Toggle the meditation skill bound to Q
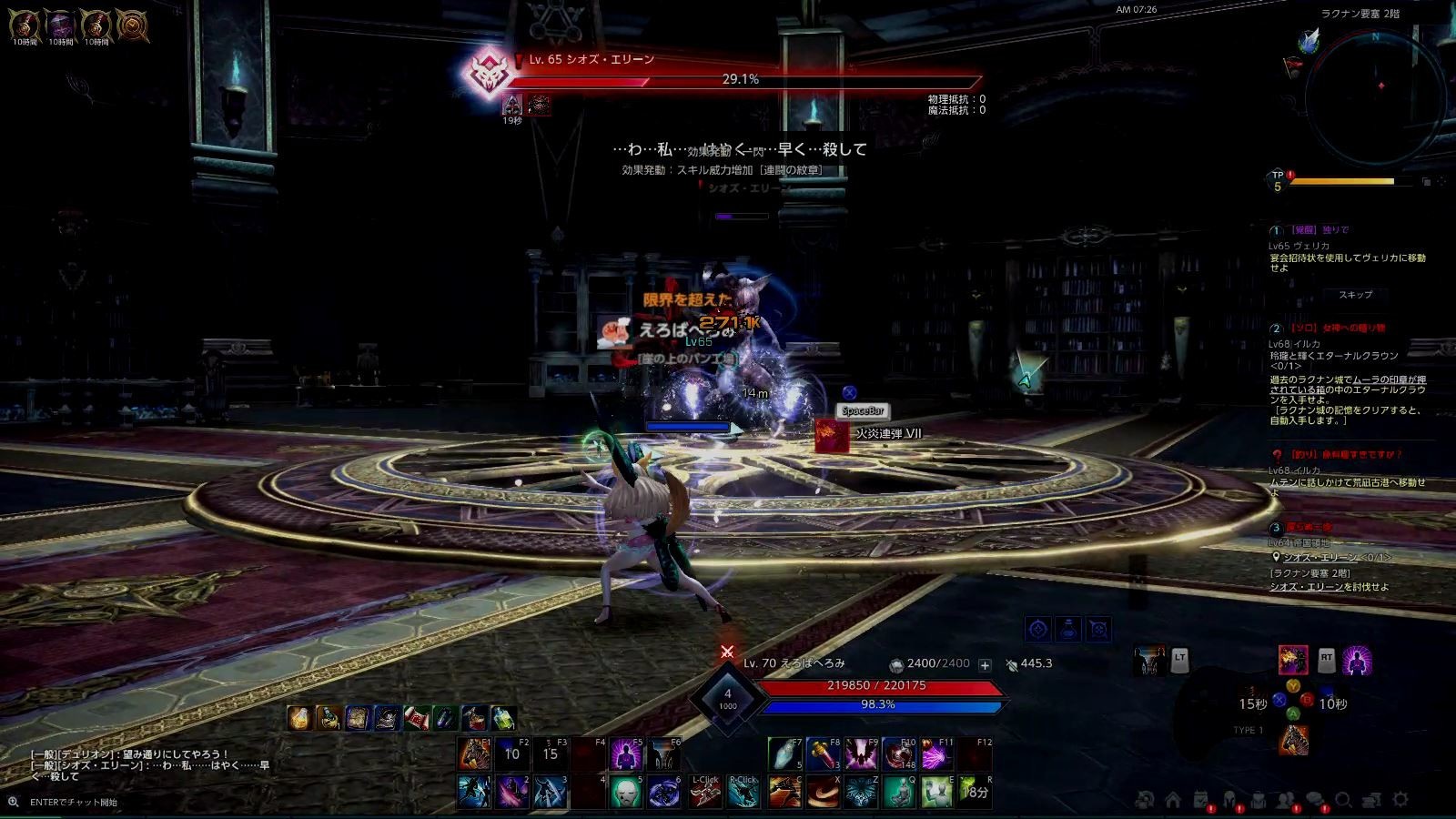Viewport: 1456px width, 819px height. pos(901,792)
